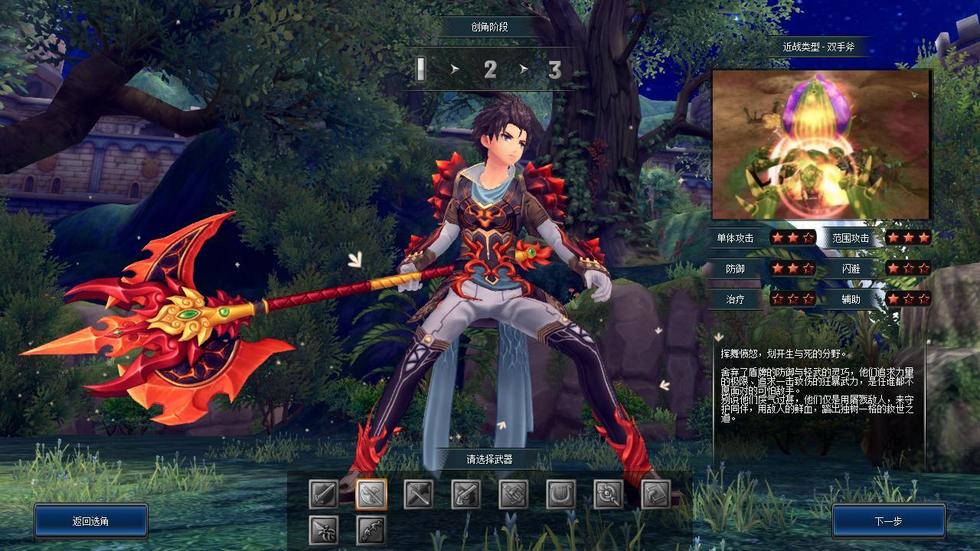
Task: Select the U-shaped harp weapon icon
Action: pyautogui.click(x=560, y=493)
